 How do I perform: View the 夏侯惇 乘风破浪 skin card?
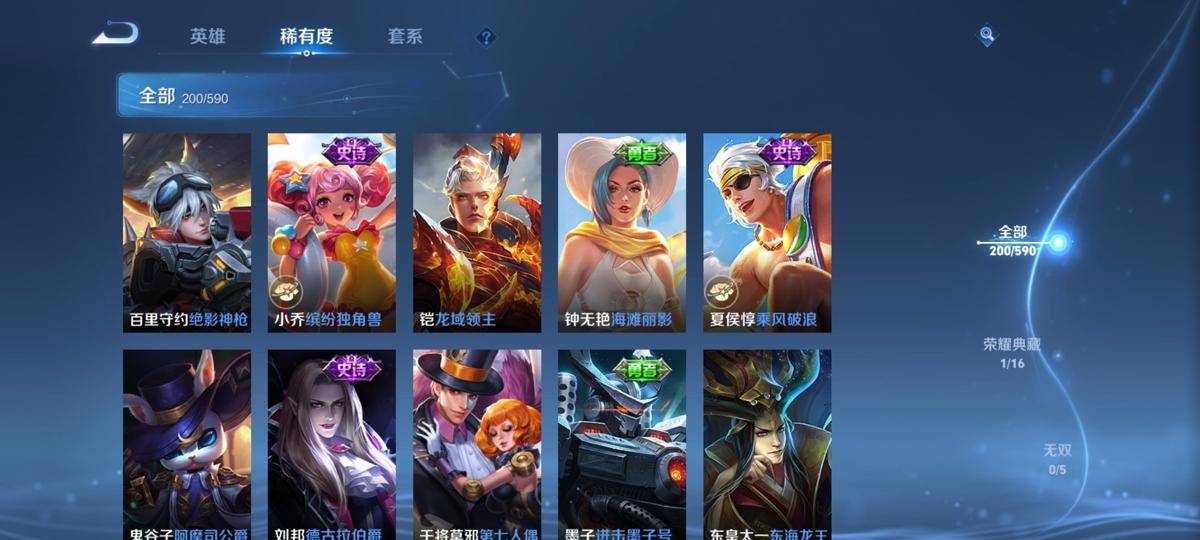tap(767, 233)
